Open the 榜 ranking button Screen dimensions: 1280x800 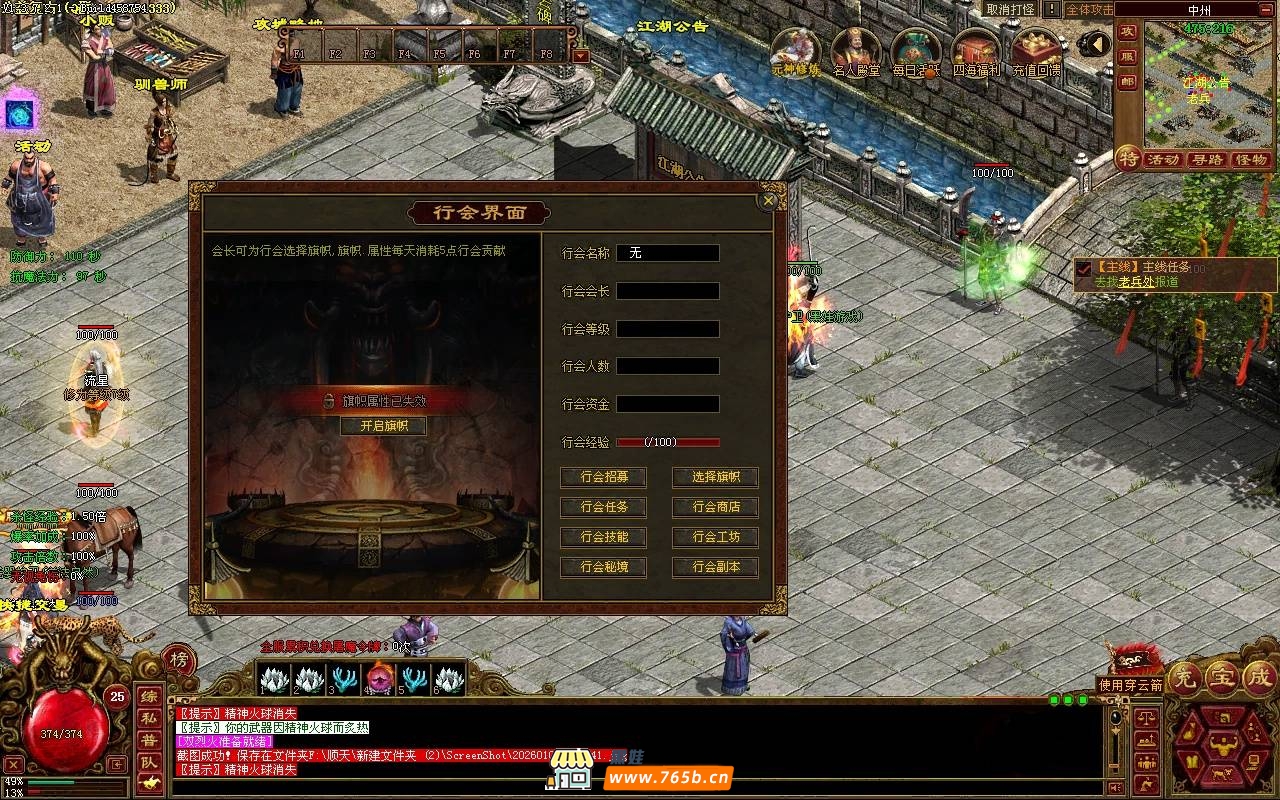point(178,659)
